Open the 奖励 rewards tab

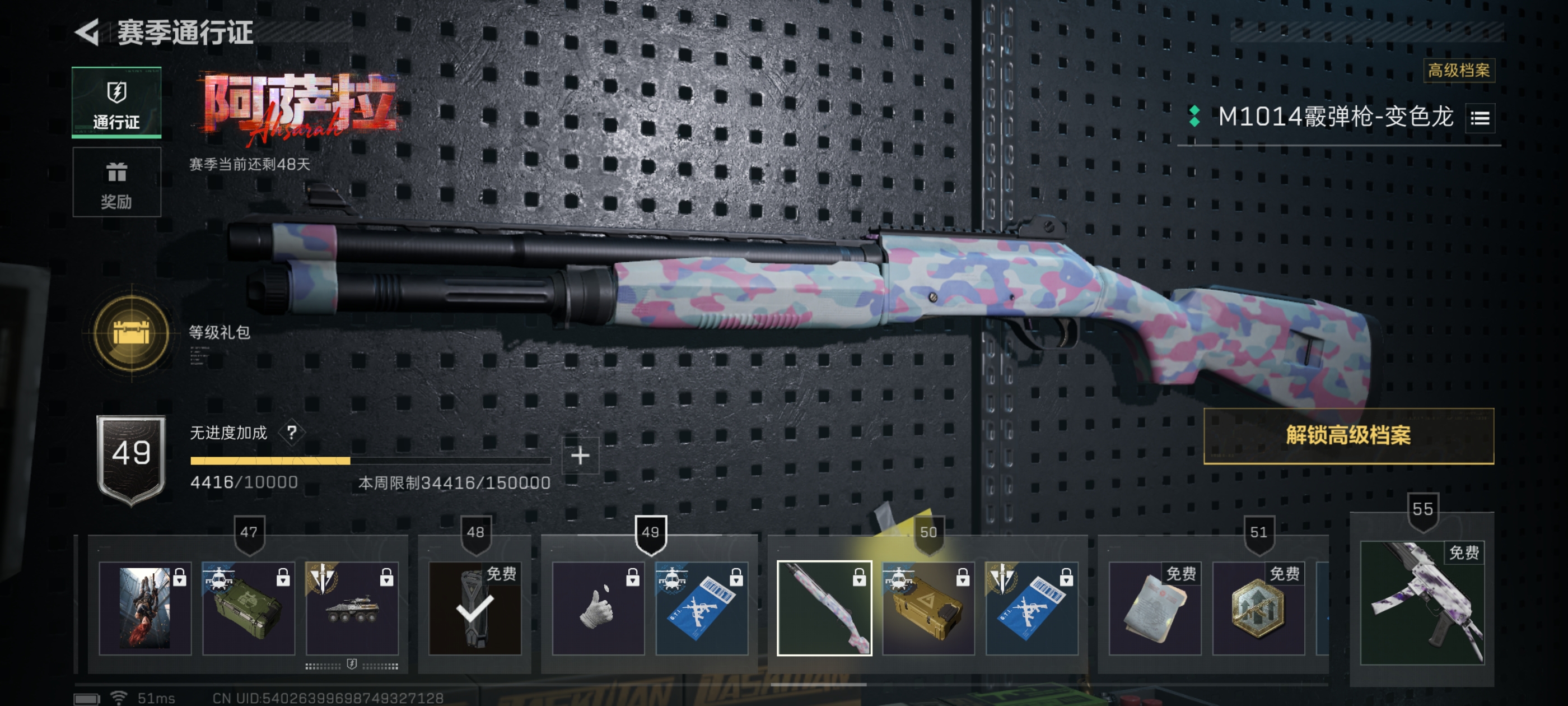[x=116, y=182]
